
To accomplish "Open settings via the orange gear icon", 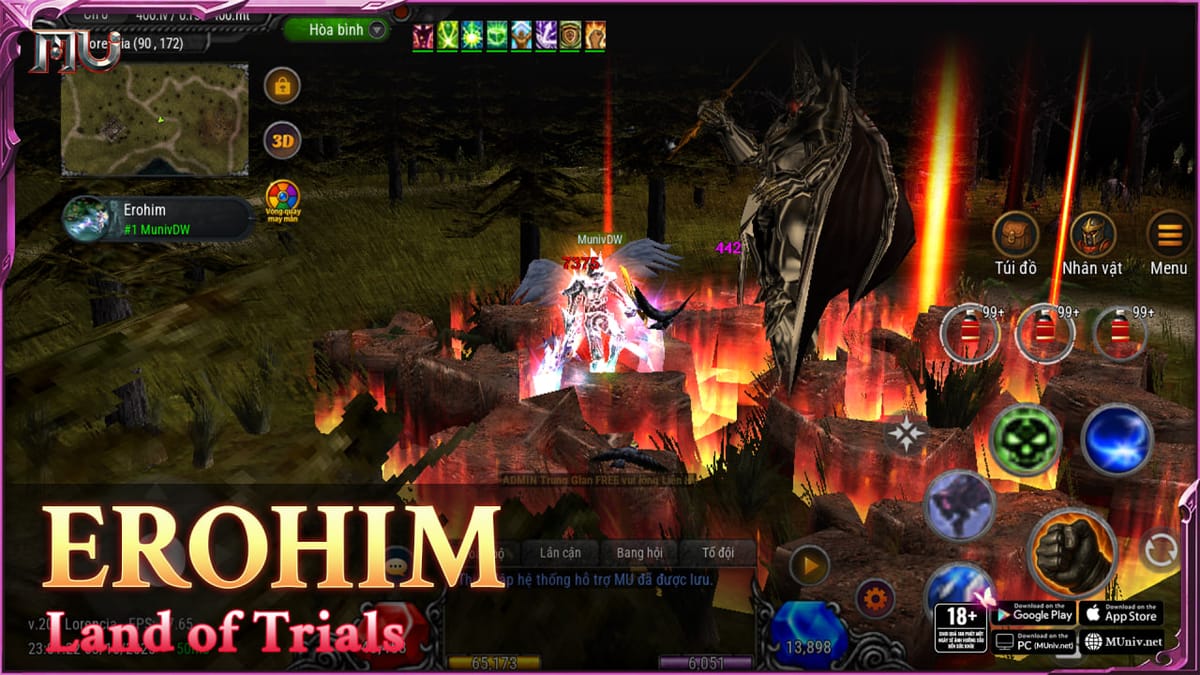I will [875, 599].
